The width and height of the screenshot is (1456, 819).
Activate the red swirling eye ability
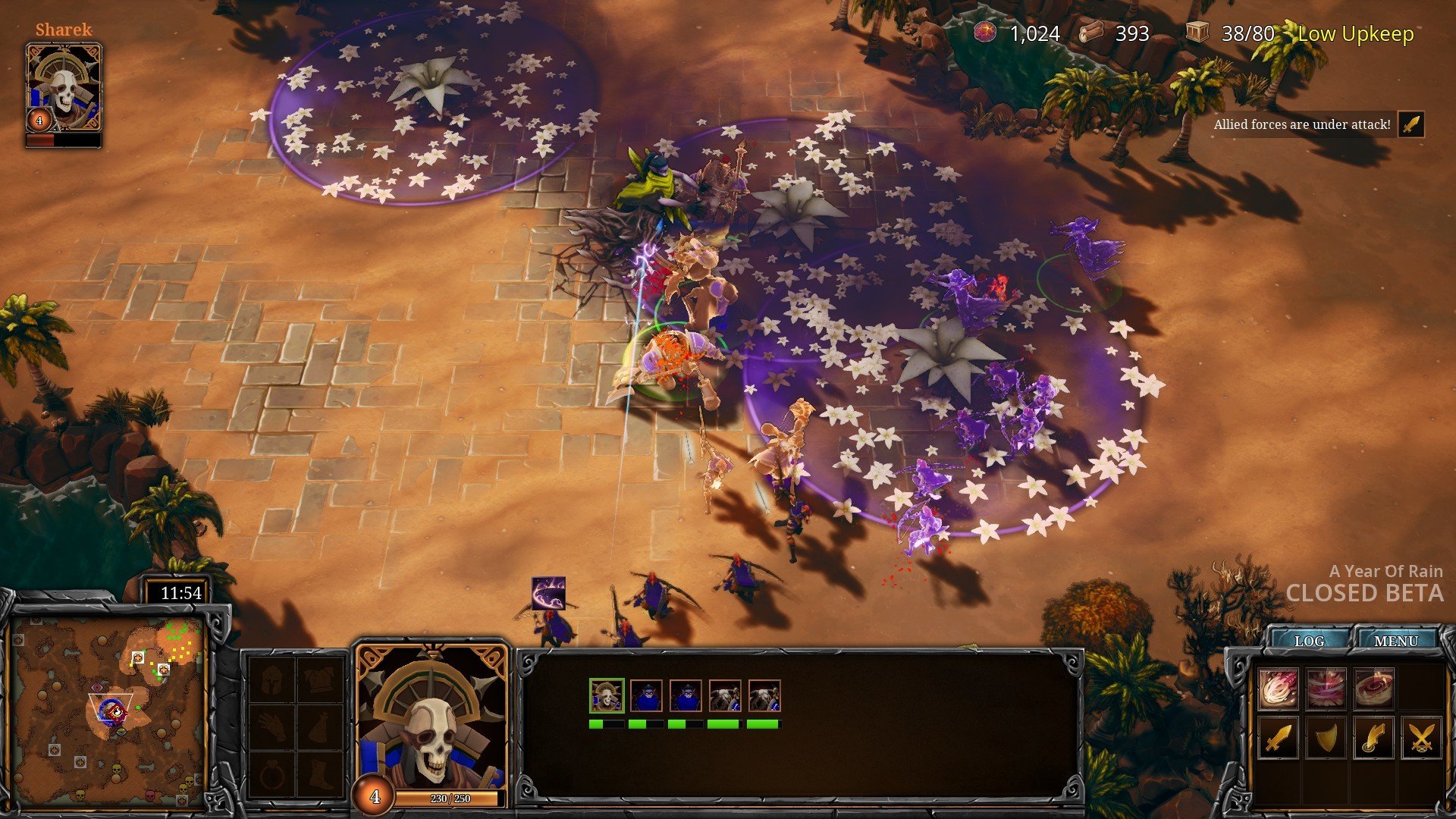coord(1373,689)
